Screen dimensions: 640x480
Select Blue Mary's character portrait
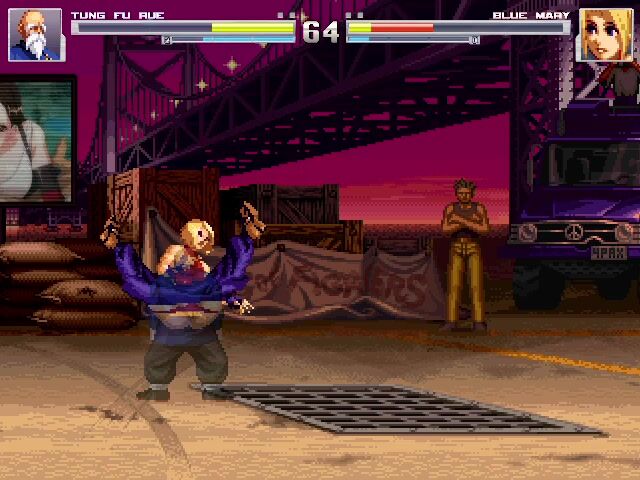(x=605, y=35)
